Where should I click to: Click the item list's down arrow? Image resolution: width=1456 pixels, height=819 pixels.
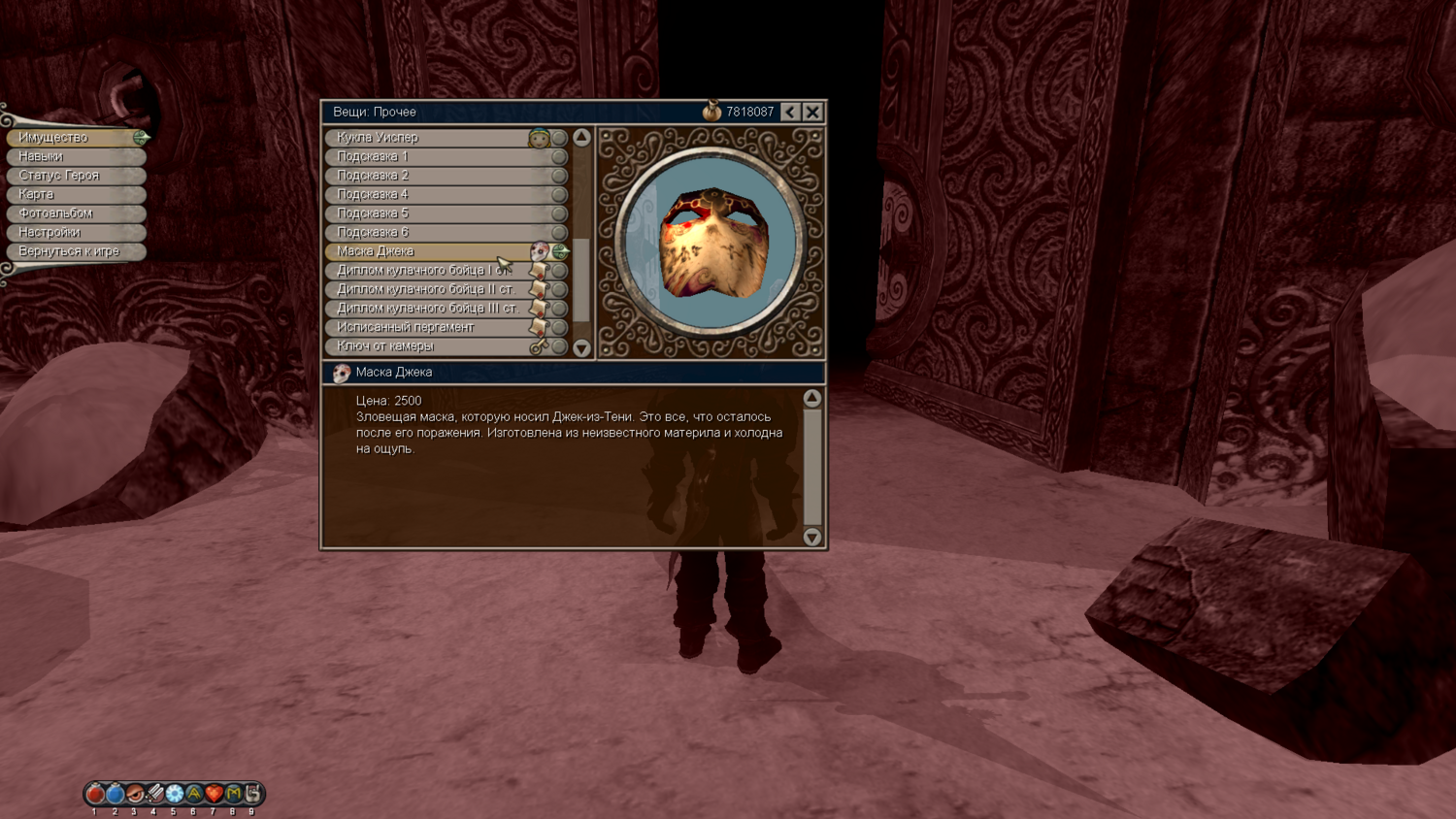pos(581,348)
